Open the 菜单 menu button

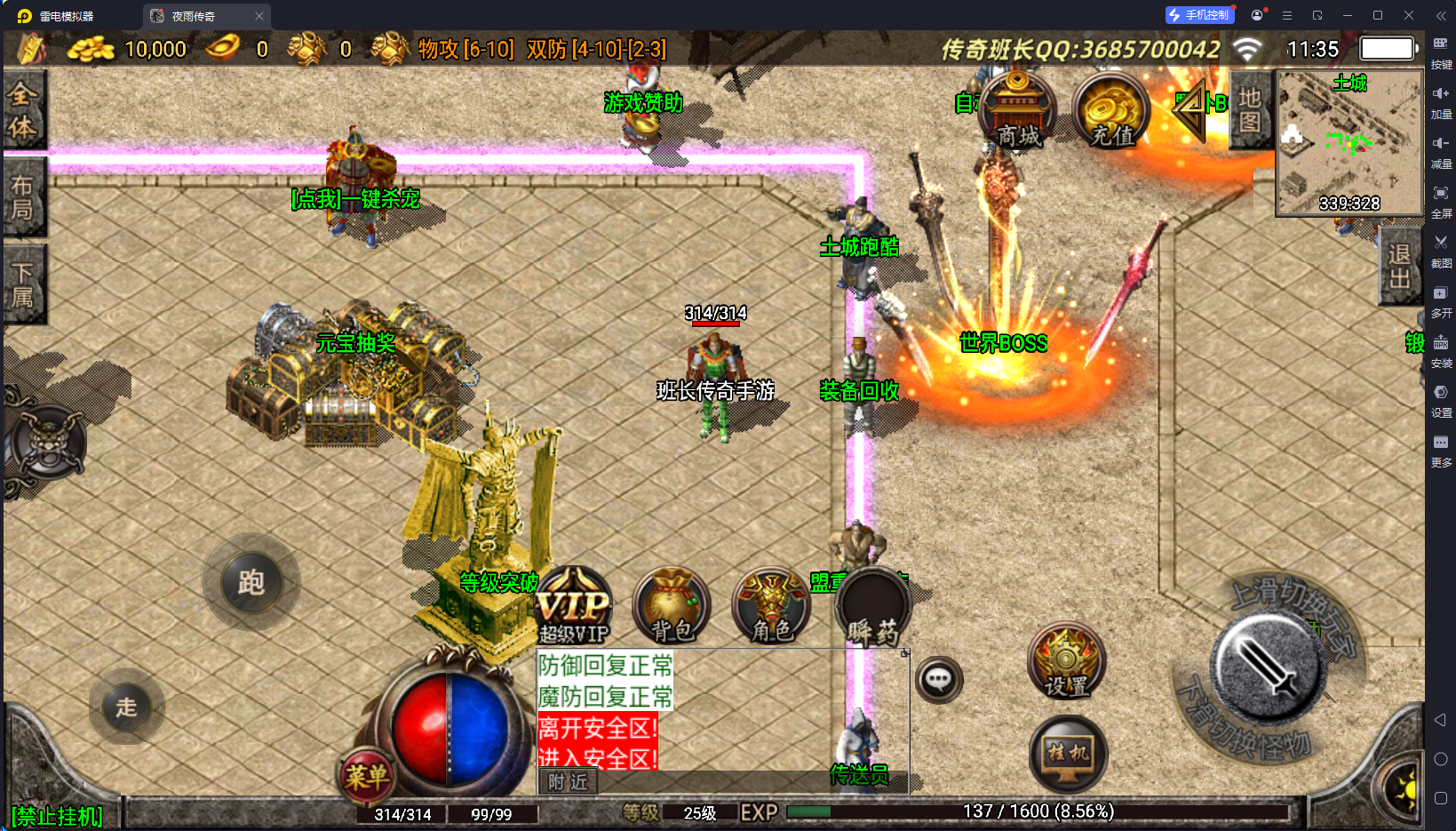(x=366, y=777)
